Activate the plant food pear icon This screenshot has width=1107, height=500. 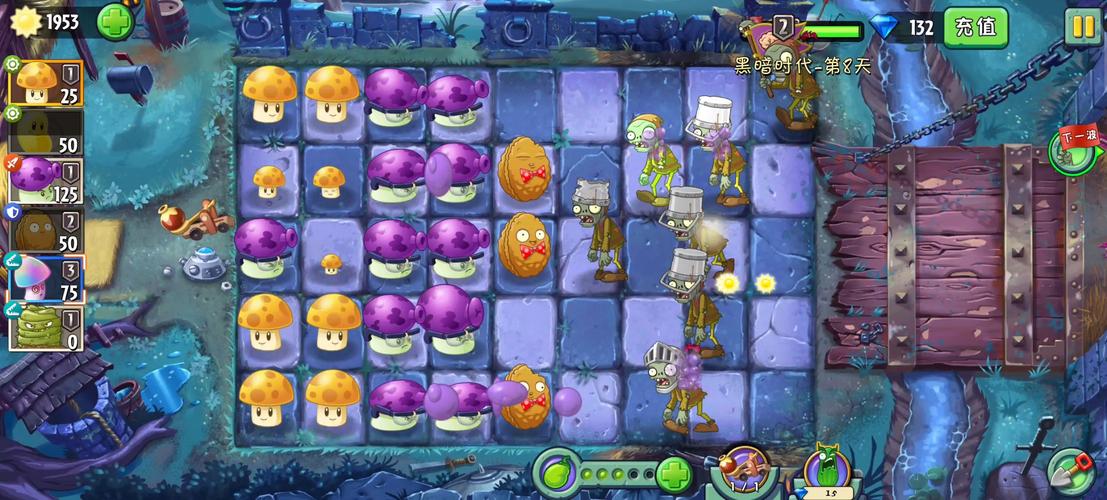558,472
